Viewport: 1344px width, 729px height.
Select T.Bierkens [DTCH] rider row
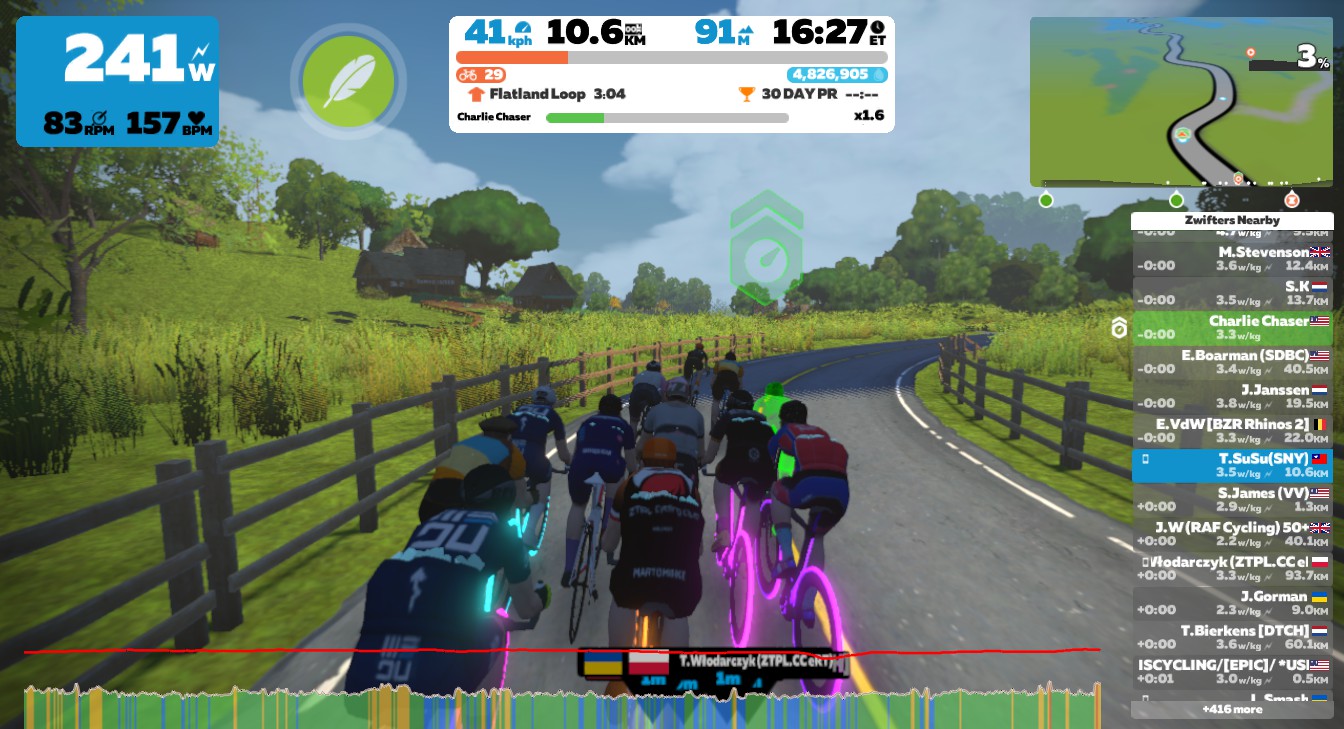1232,637
